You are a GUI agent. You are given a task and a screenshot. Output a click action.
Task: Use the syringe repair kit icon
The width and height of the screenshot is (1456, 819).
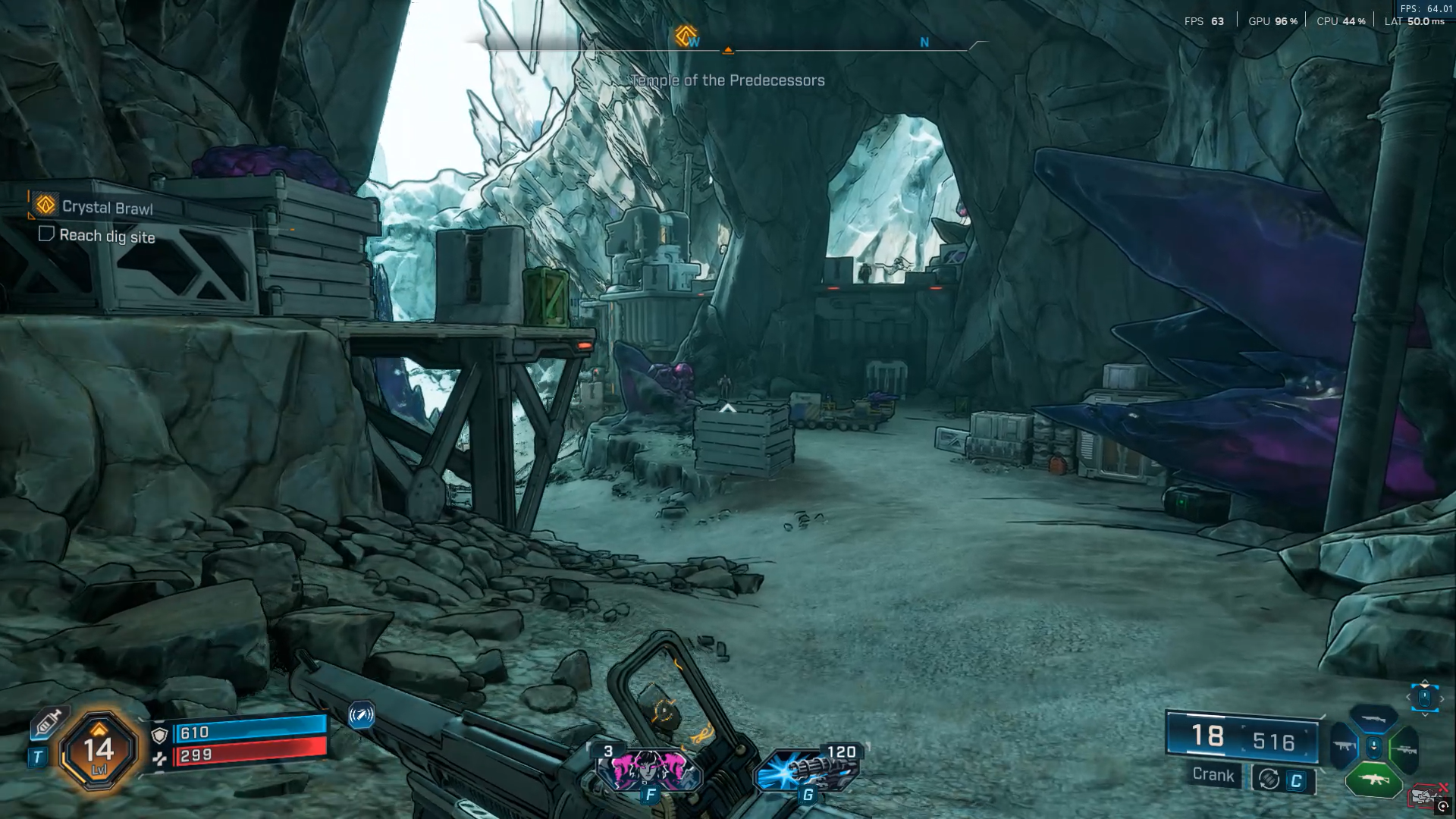click(x=47, y=723)
